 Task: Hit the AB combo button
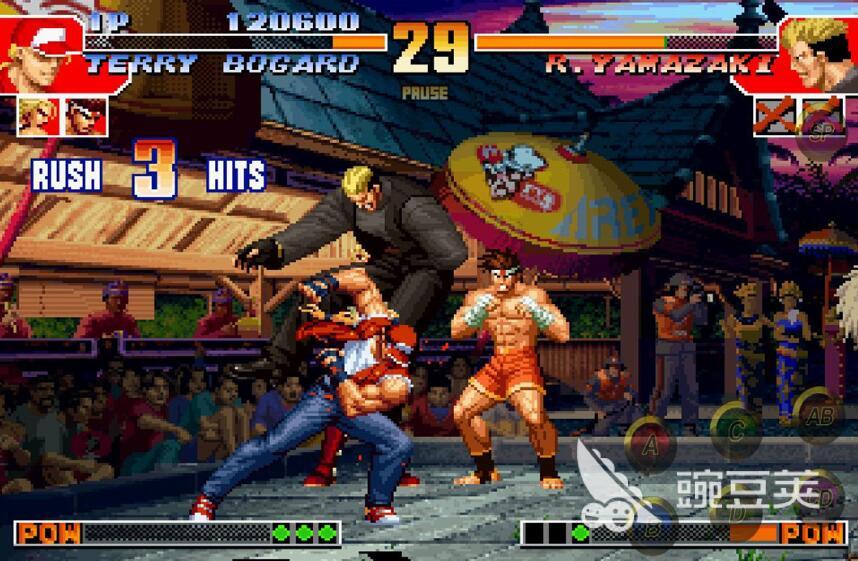pyautogui.click(x=819, y=416)
